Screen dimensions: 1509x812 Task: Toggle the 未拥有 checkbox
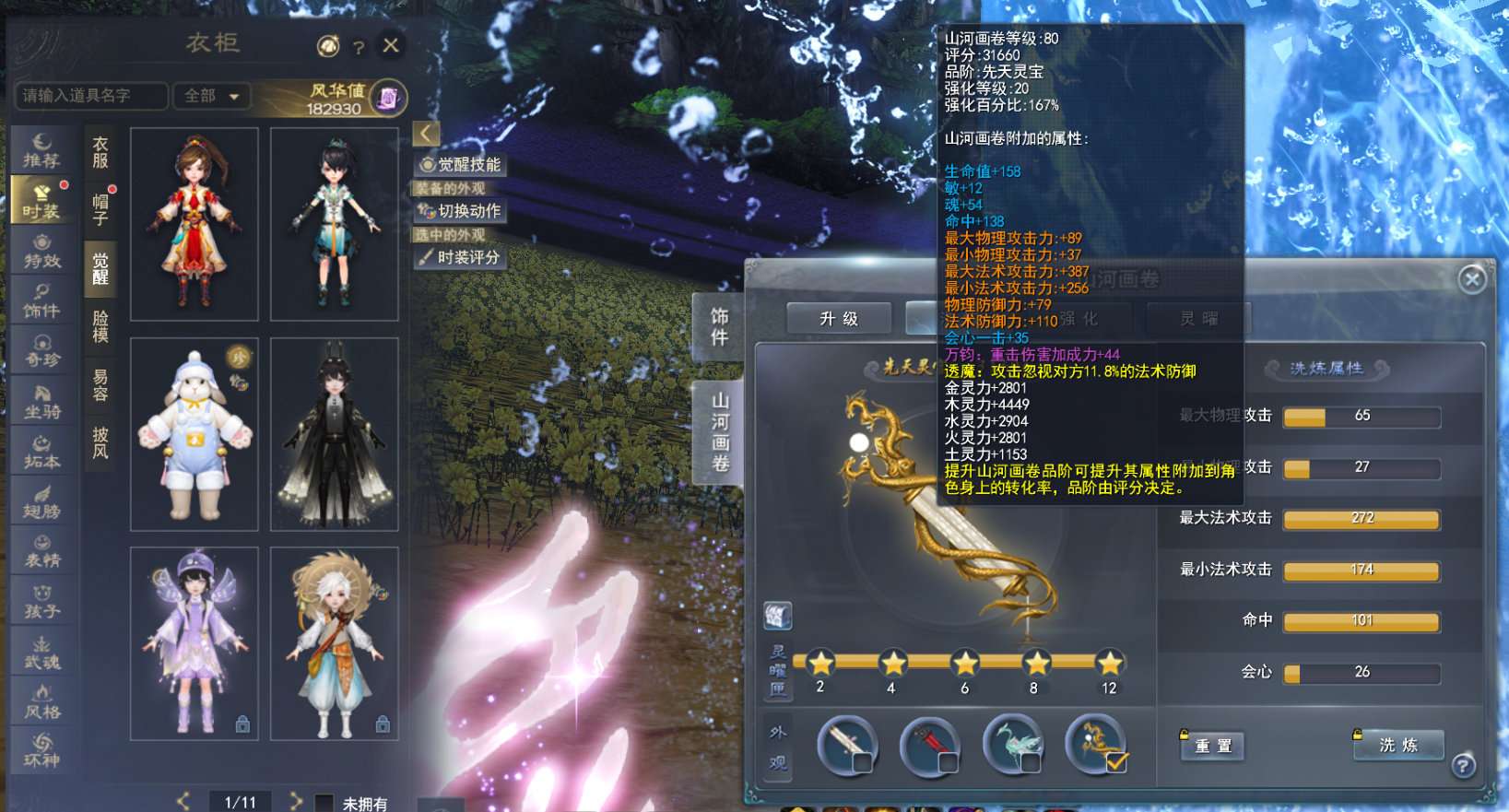[324, 803]
